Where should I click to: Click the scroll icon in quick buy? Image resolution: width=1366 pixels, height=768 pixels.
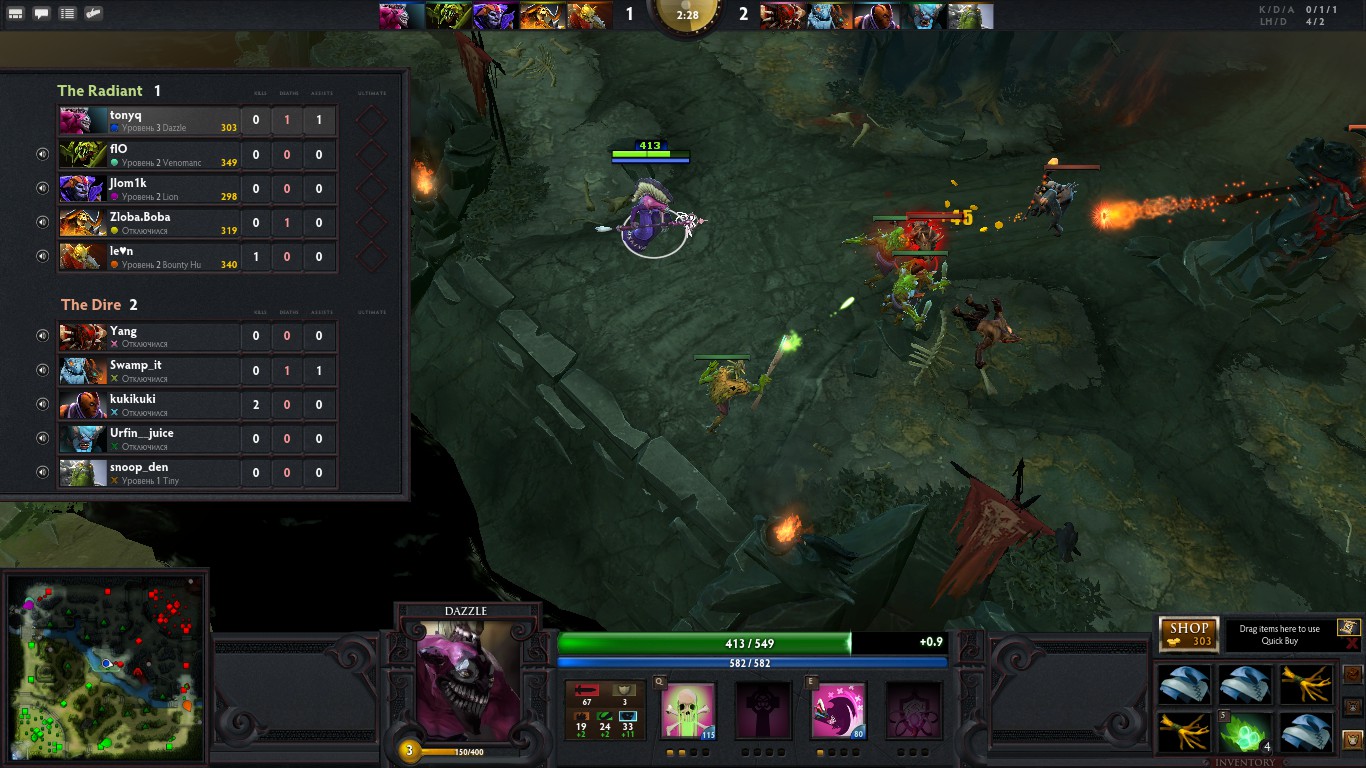tap(1348, 627)
